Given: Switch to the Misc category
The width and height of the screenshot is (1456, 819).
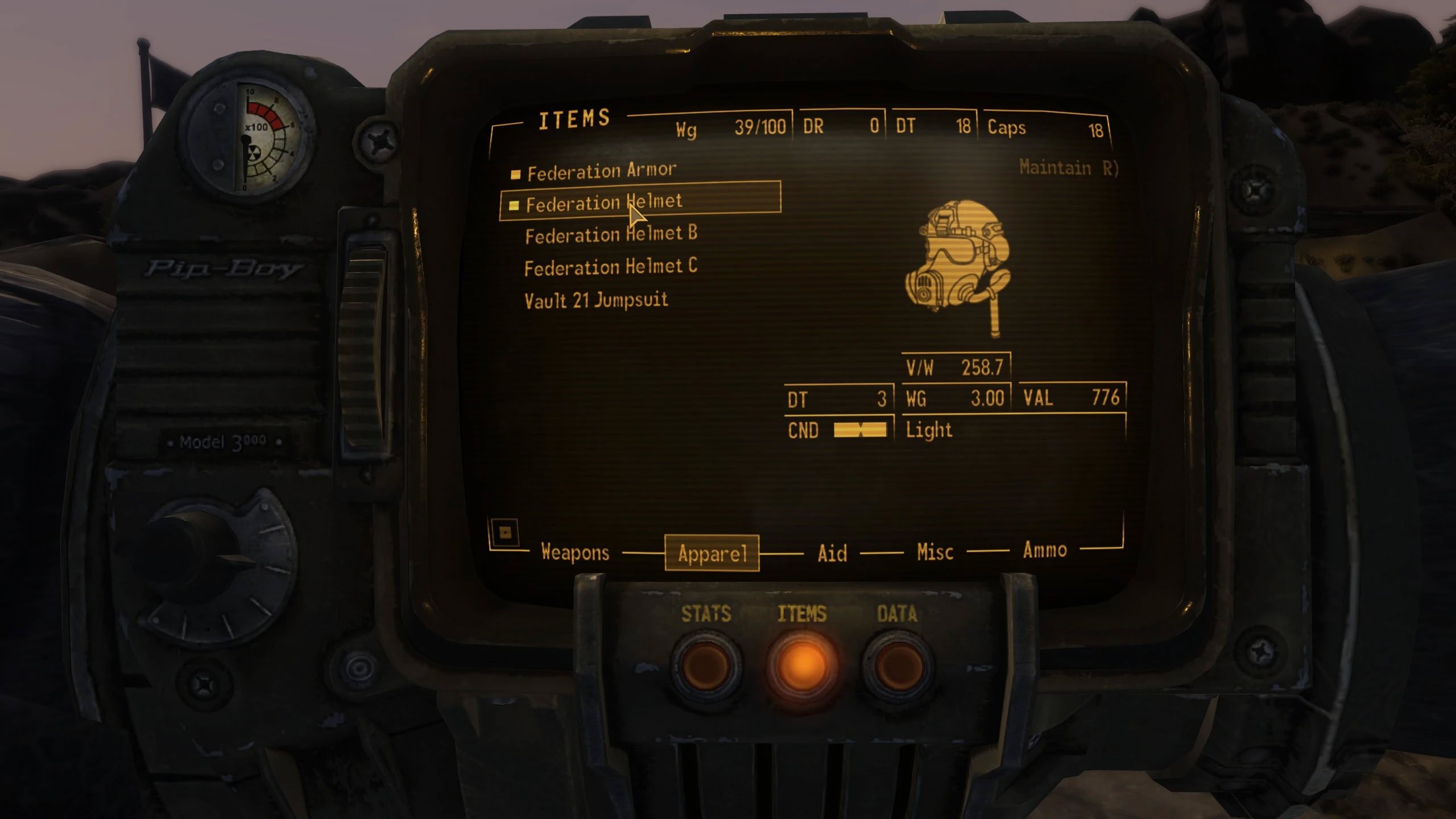Looking at the screenshot, I should [934, 552].
